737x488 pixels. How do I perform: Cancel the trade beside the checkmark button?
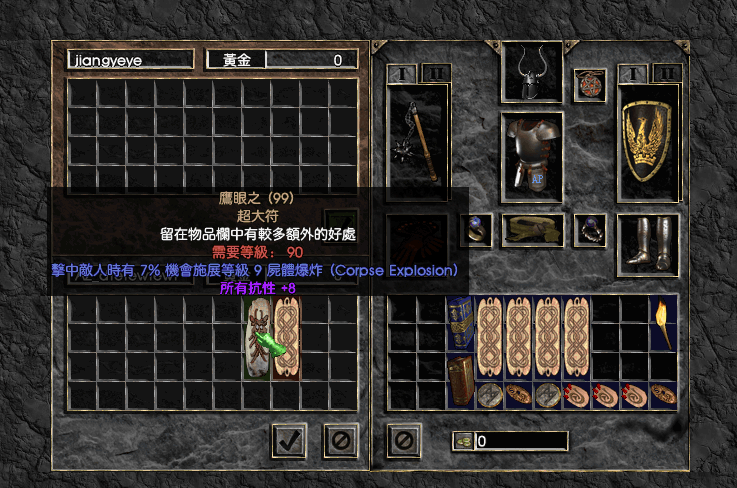click(x=340, y=438)
